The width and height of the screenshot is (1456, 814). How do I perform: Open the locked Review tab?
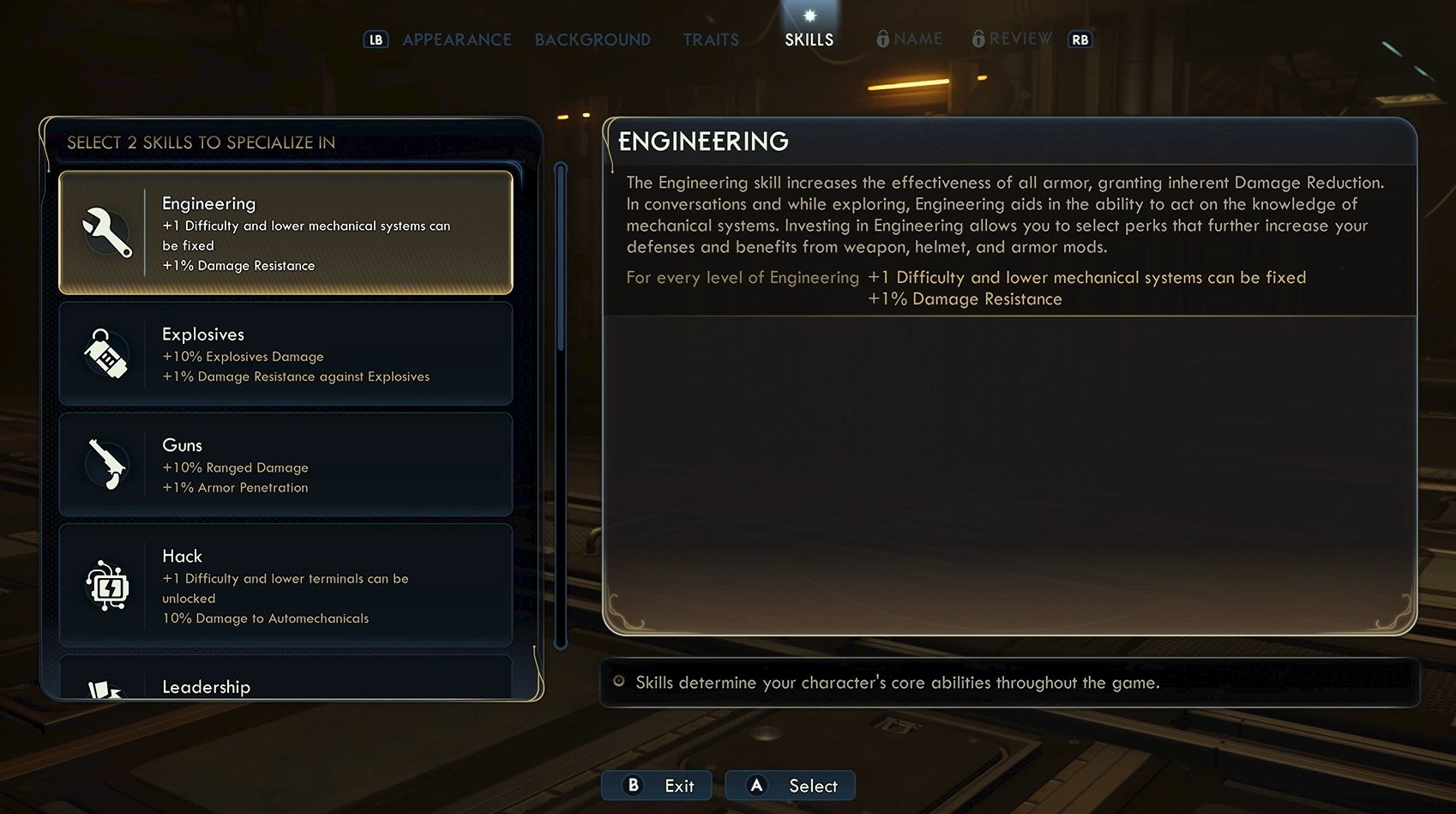click(x=1013, y=39)
